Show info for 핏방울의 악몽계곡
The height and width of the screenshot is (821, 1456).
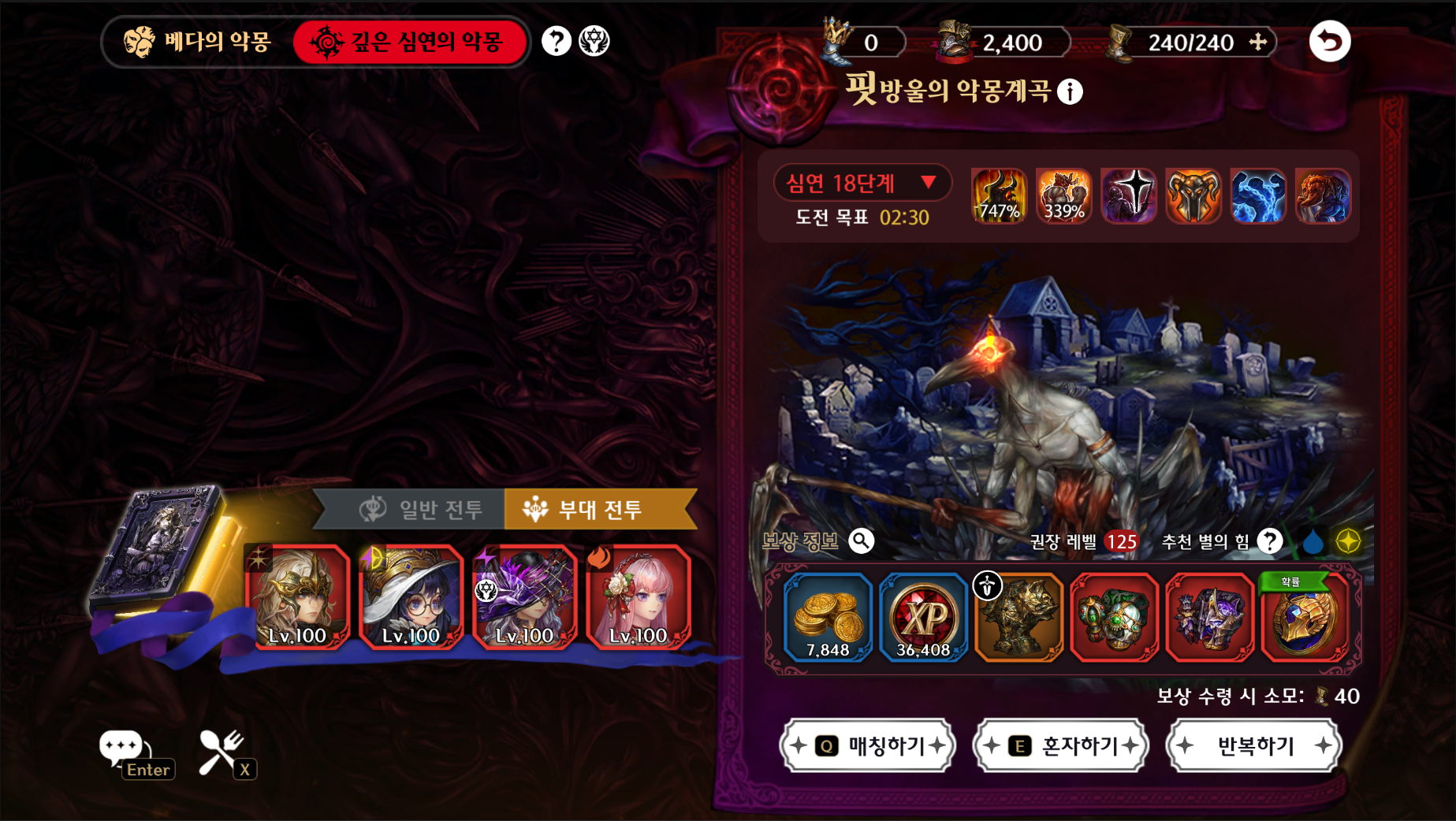tap(1070, 92)
